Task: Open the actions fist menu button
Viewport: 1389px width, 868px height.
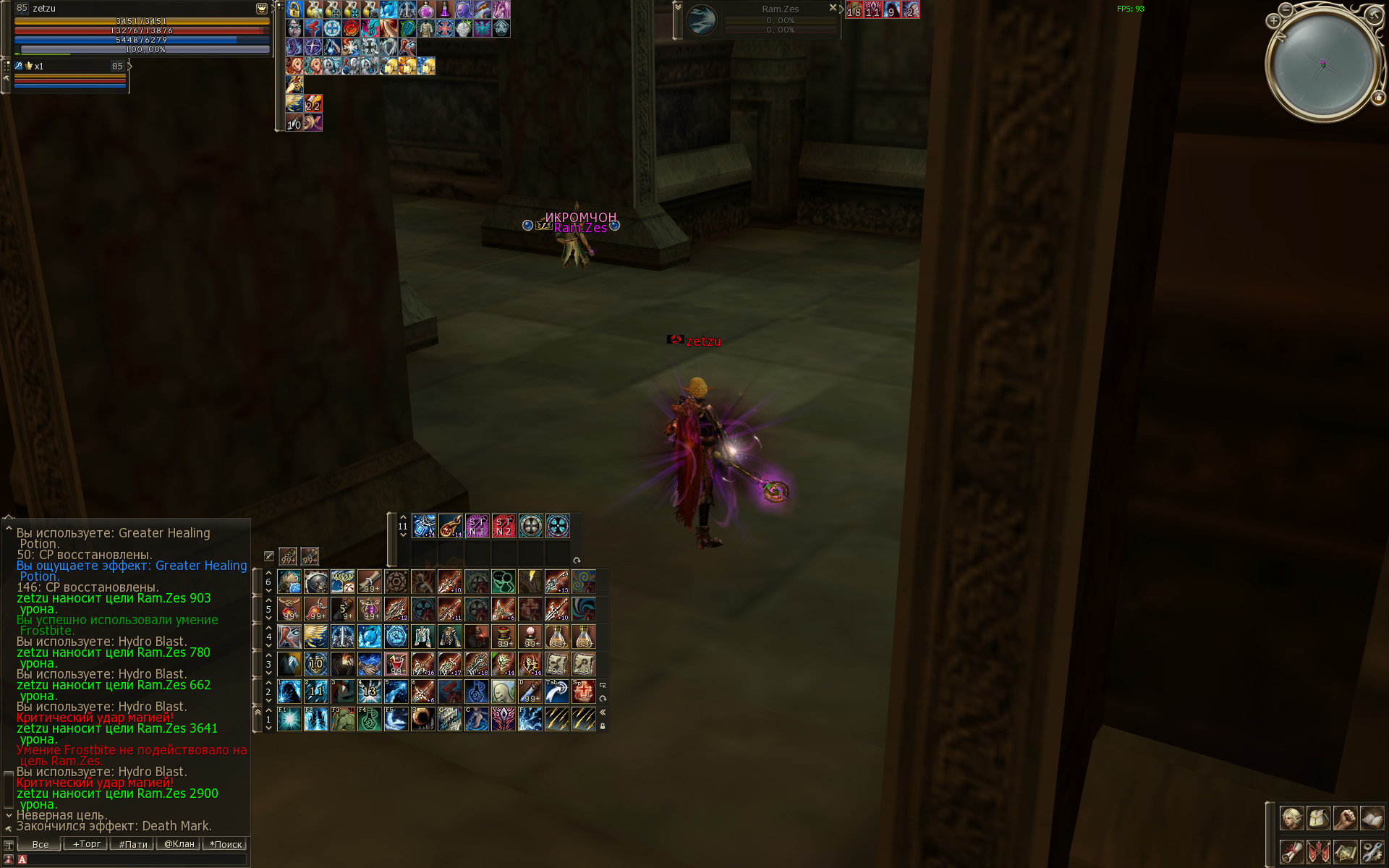Action: (x=1345, y=818)
